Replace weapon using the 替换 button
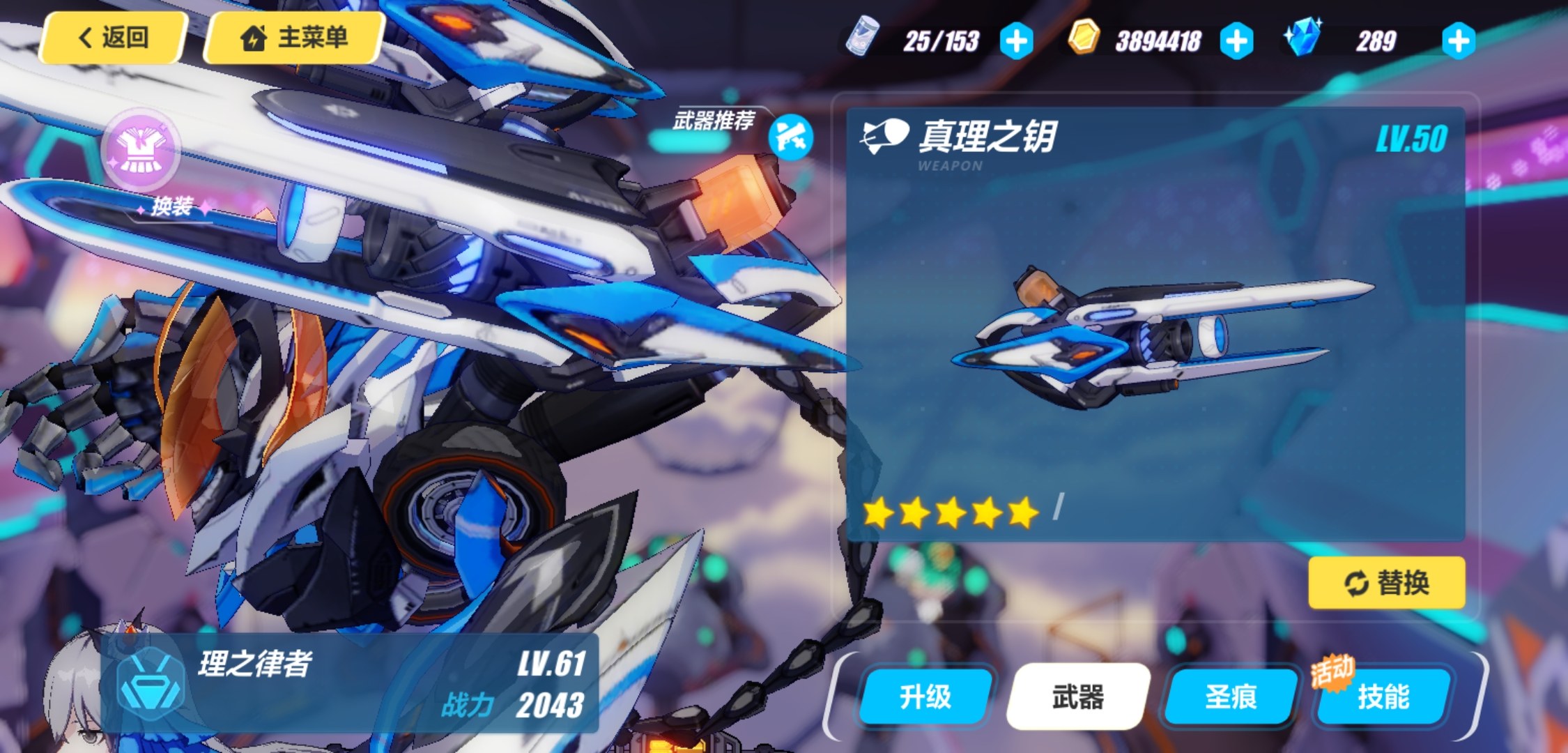 tap(1386, 582)
